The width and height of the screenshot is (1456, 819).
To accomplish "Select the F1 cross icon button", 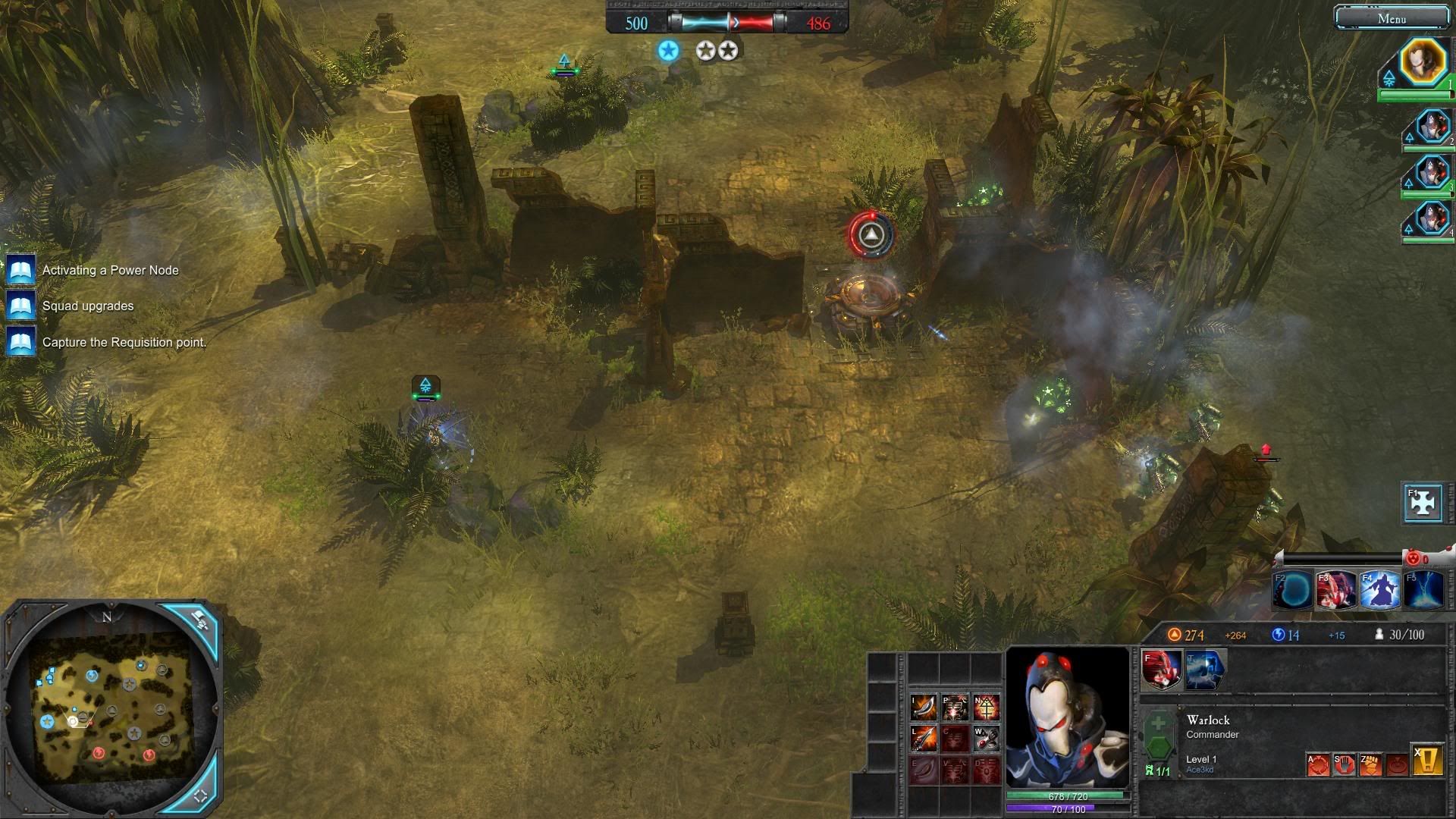I will click(x=1423, y=503).
